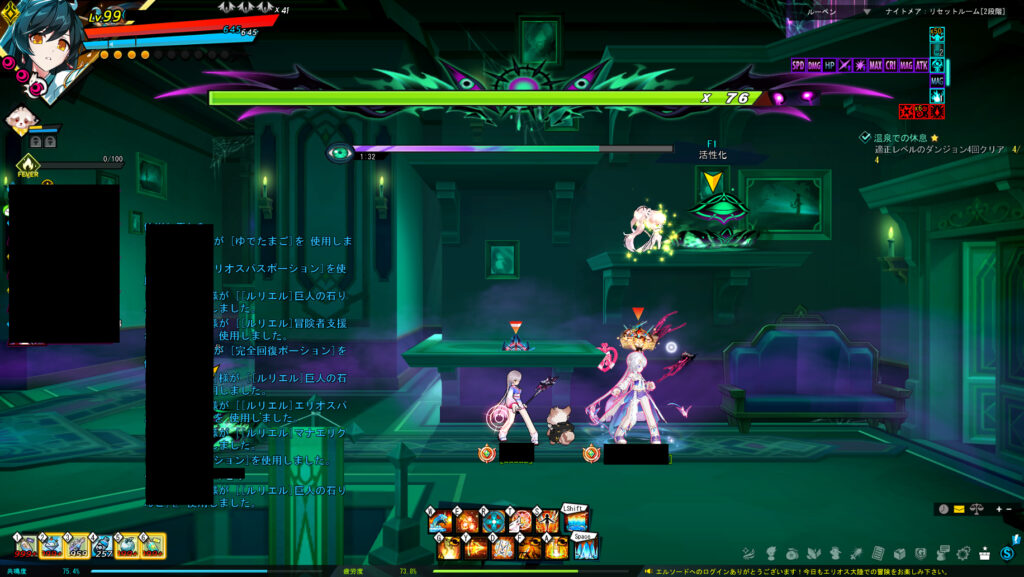Open the gear settings icon in the bottom menu
This screenshot has width=1024, height=577.
point(964,553)
